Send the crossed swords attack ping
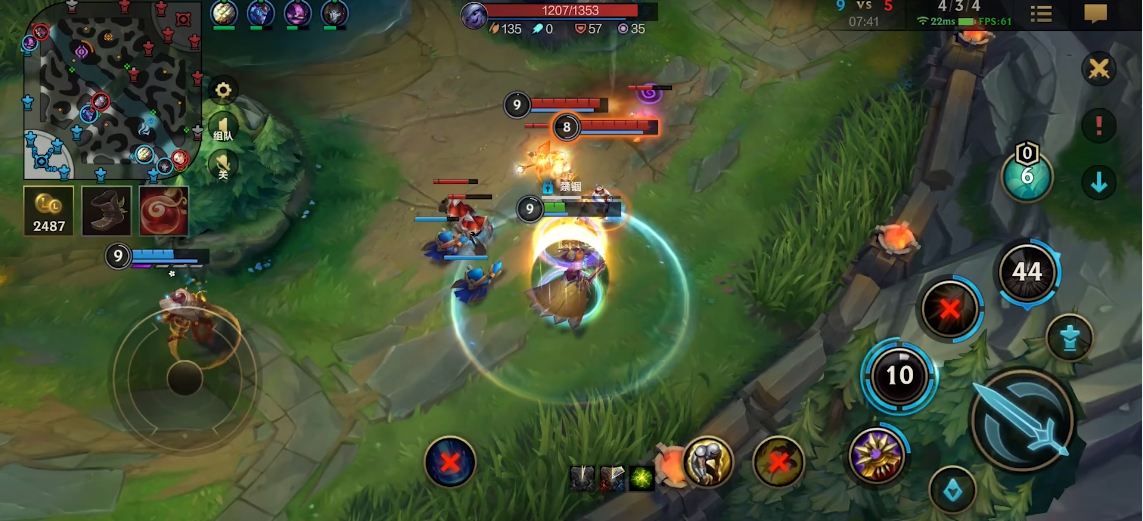Viewport: 1143px width, 521px height. tap(1099, 69)
